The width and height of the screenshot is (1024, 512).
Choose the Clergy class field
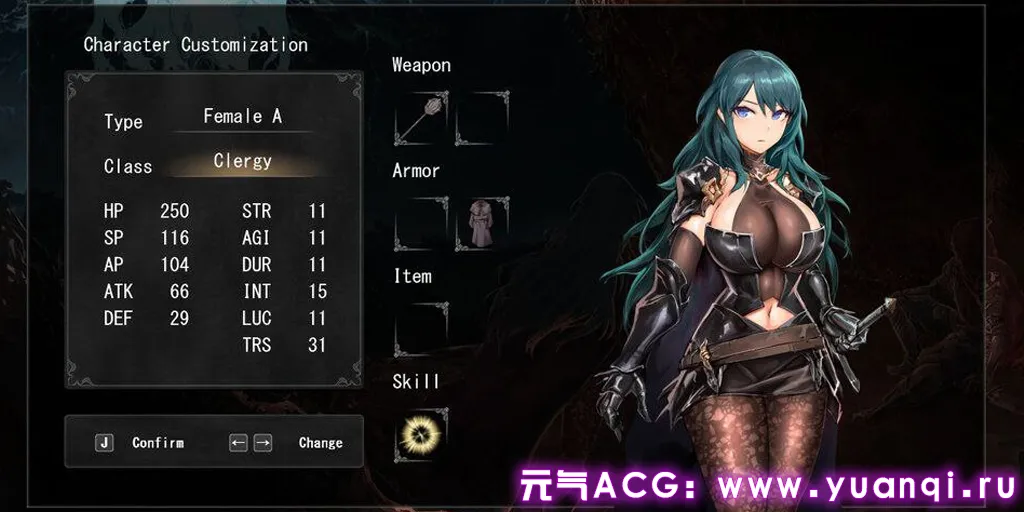242,162
